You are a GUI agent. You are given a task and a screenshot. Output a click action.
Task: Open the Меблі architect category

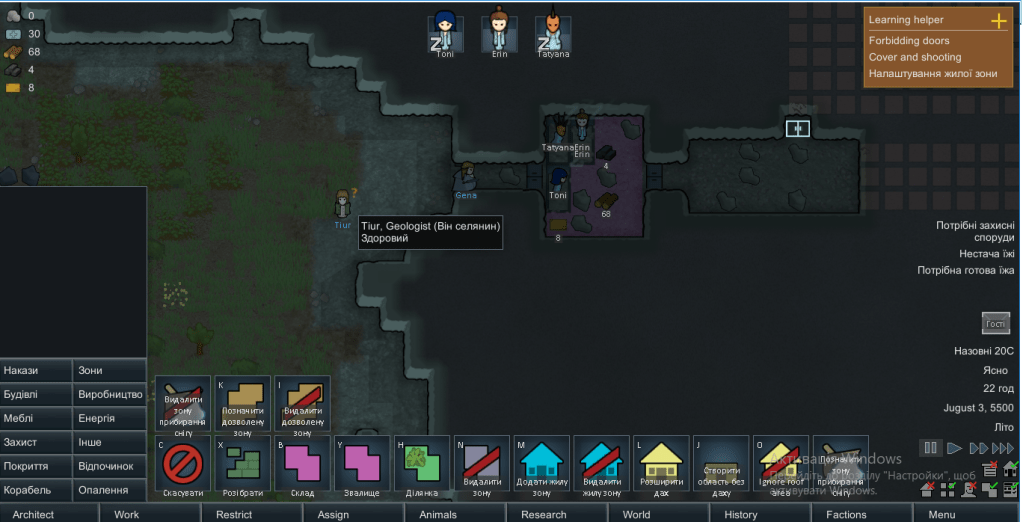coord(36,418)
